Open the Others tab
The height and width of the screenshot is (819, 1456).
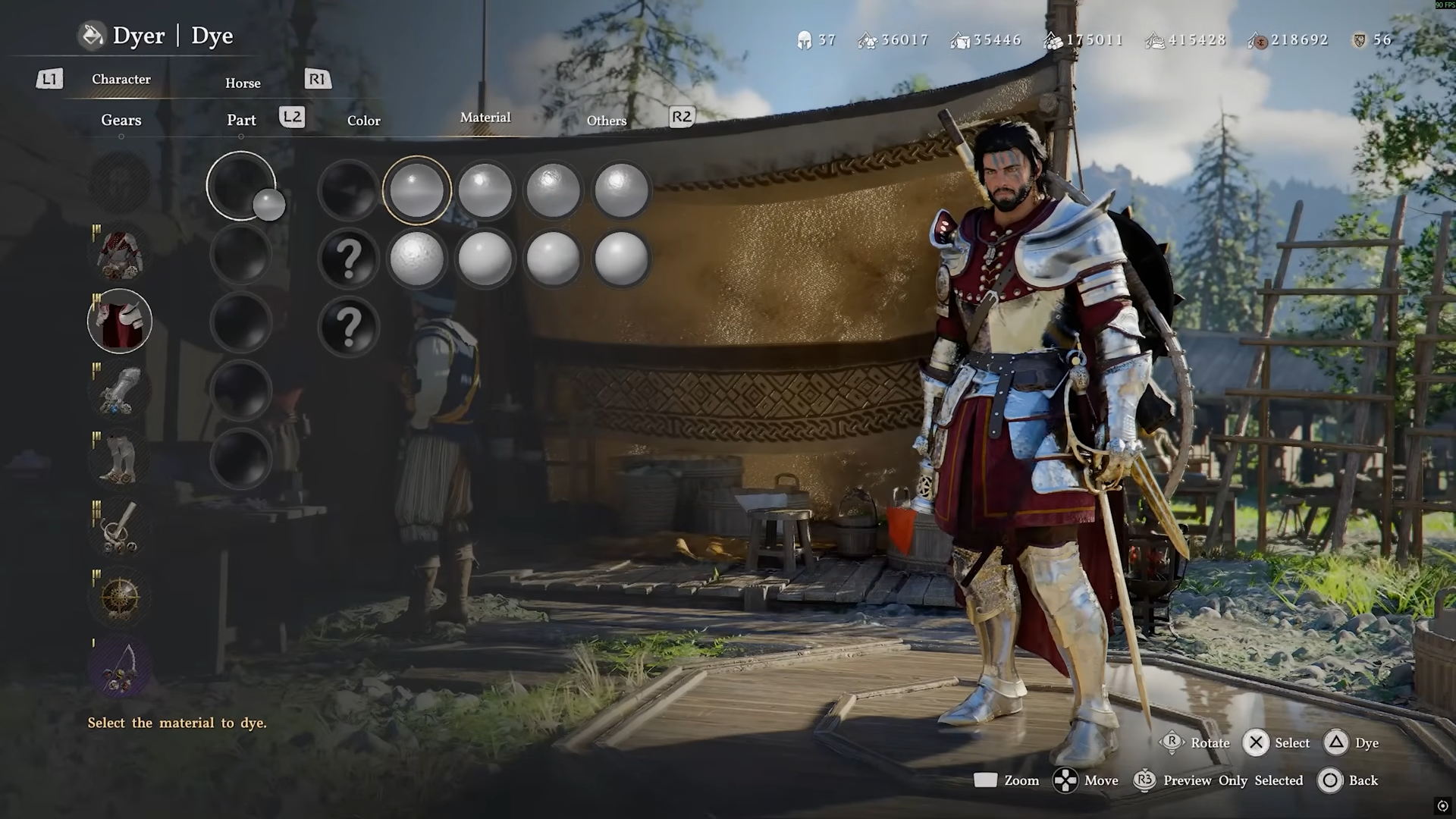pyautogui.click(x=607, y=121)
